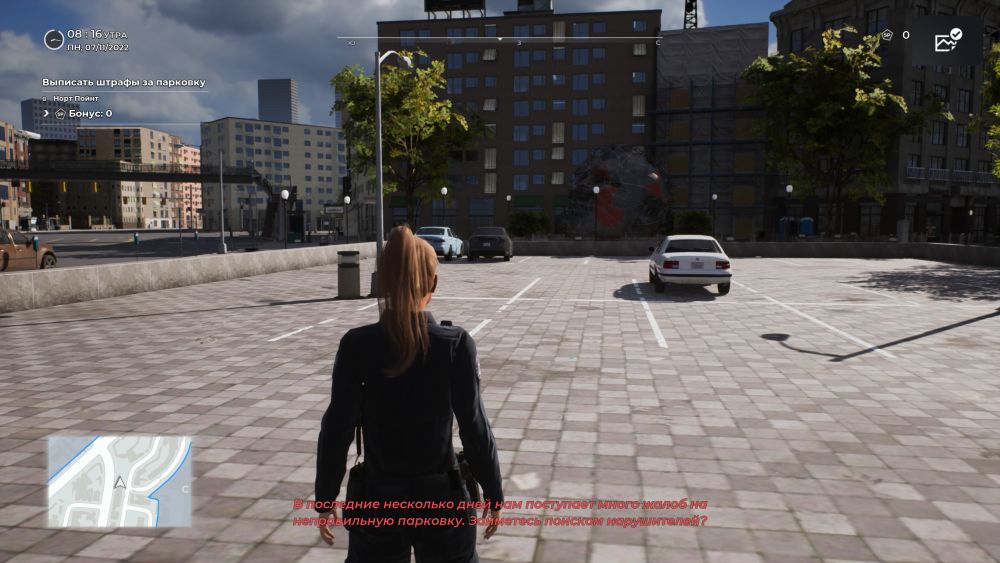Click the compass bar at top center
This screenshot has width=1000, height=563.
(x=500, y=40)
